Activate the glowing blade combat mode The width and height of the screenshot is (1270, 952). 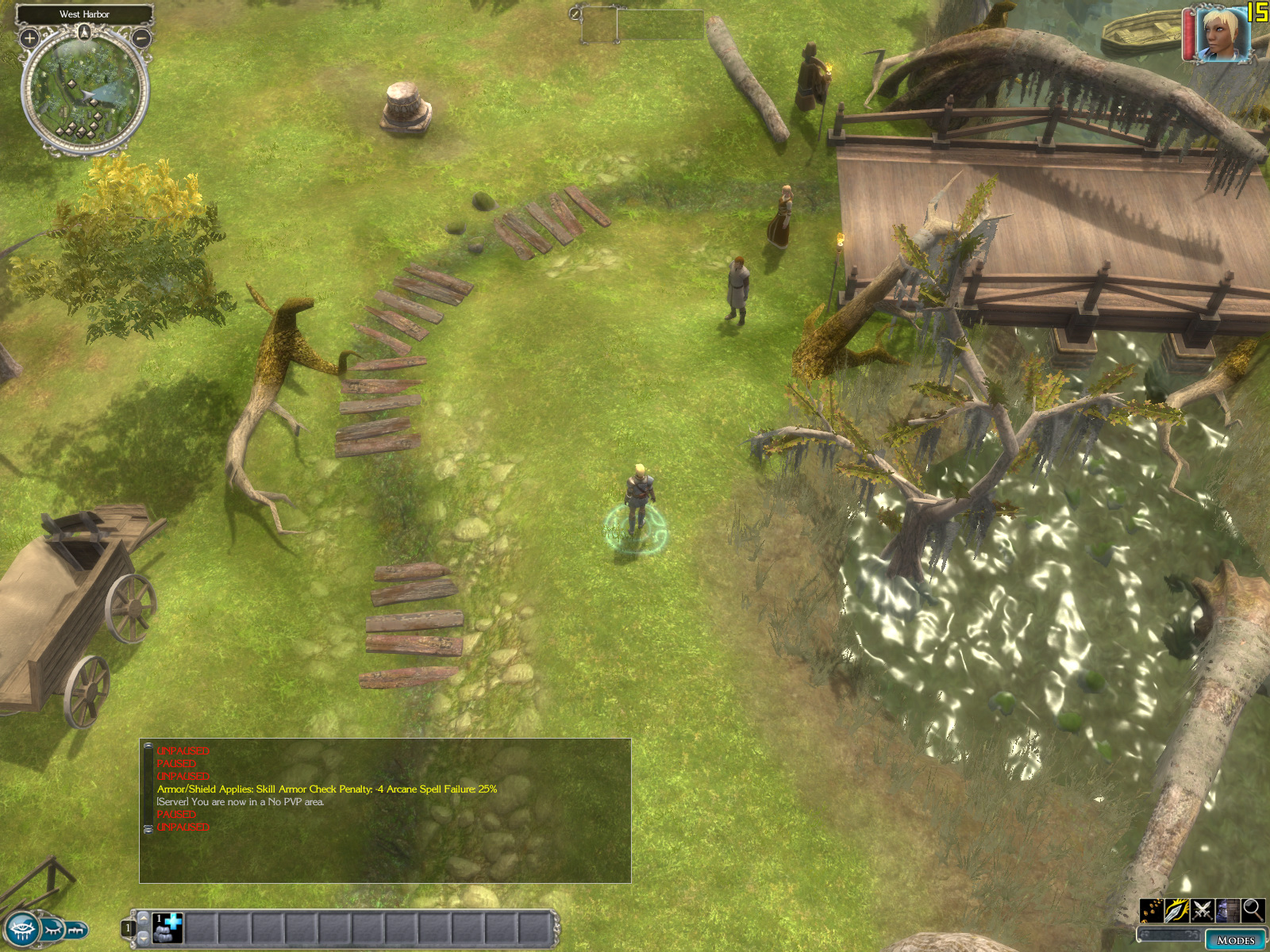click(1177, 910)
